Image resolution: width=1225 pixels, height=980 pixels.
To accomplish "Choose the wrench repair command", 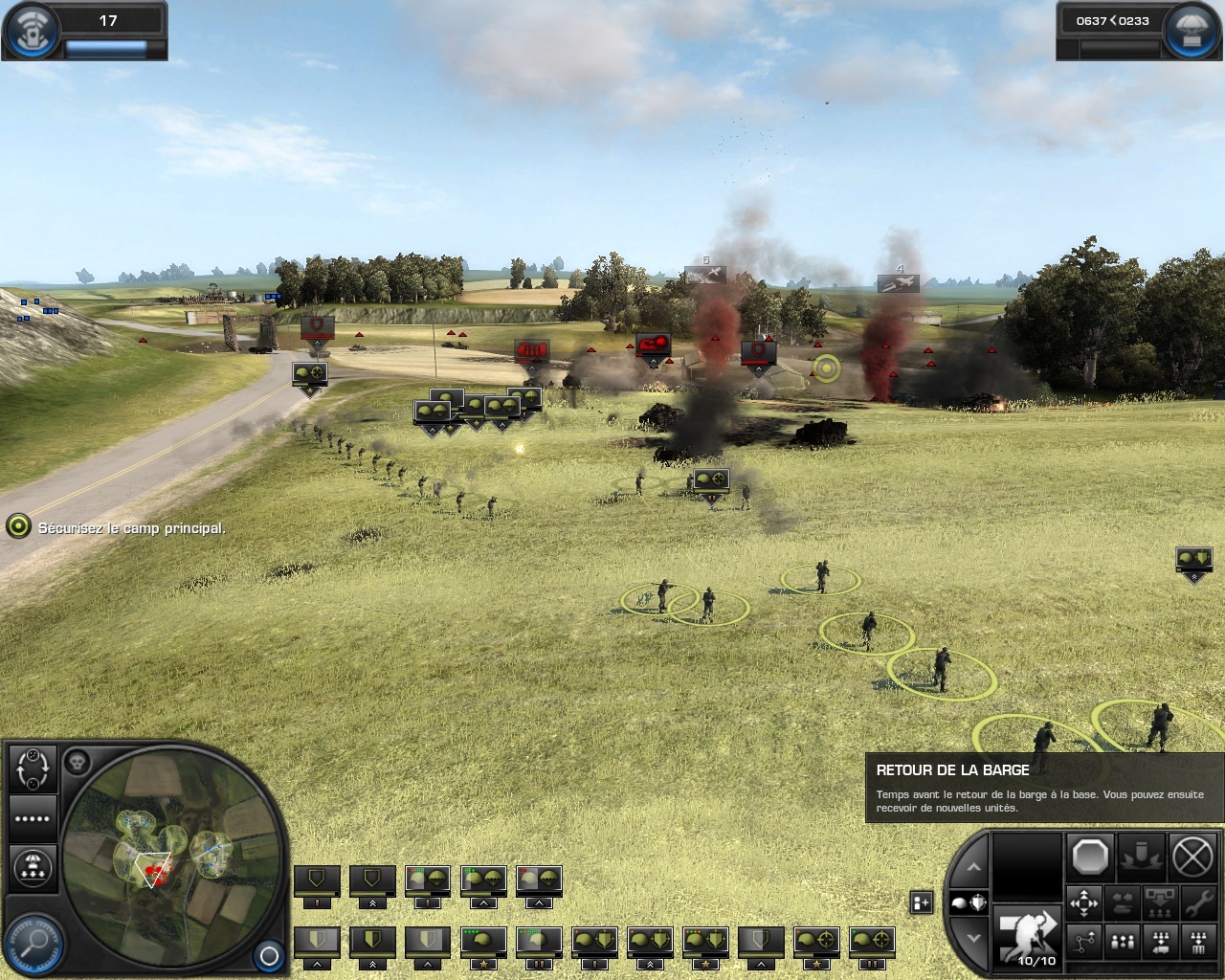I will tap(1195, 902).
